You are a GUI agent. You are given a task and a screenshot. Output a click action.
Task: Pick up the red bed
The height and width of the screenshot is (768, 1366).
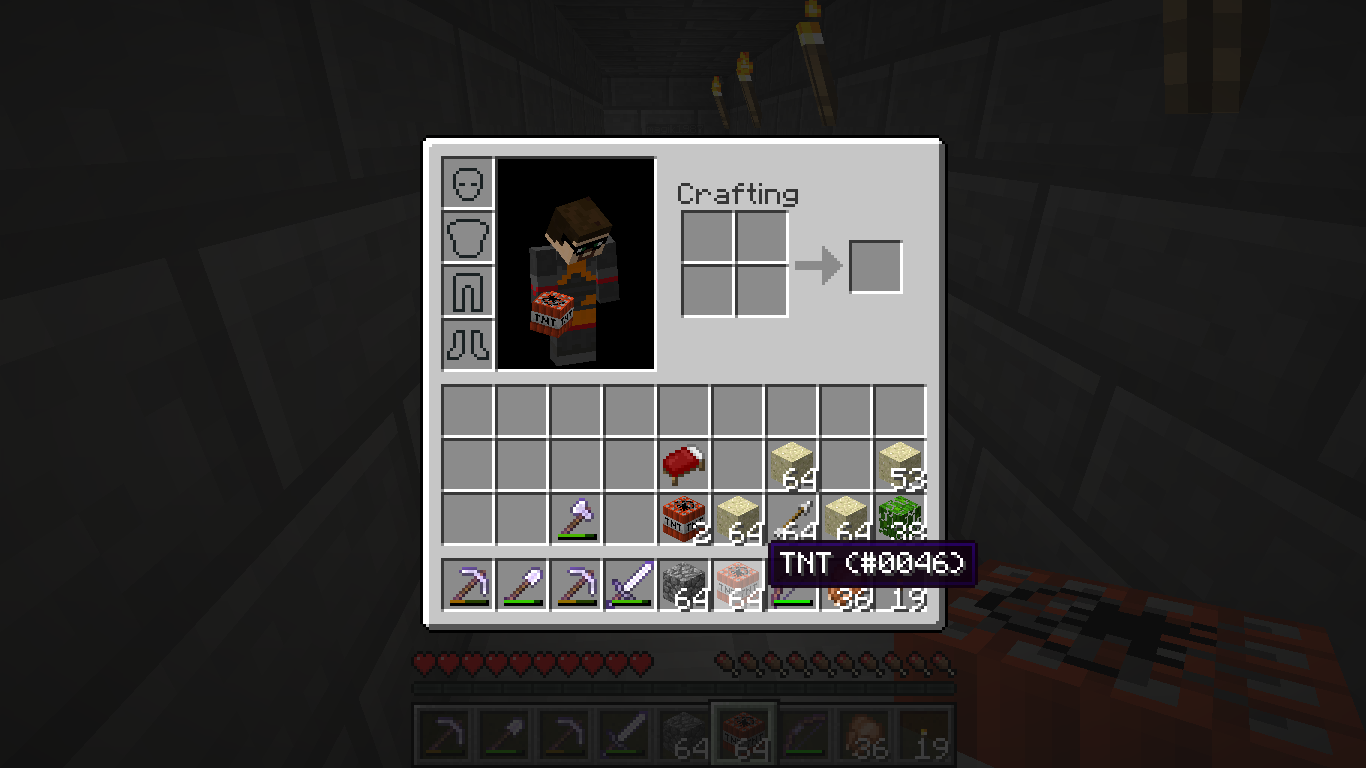tap(684, 464)
